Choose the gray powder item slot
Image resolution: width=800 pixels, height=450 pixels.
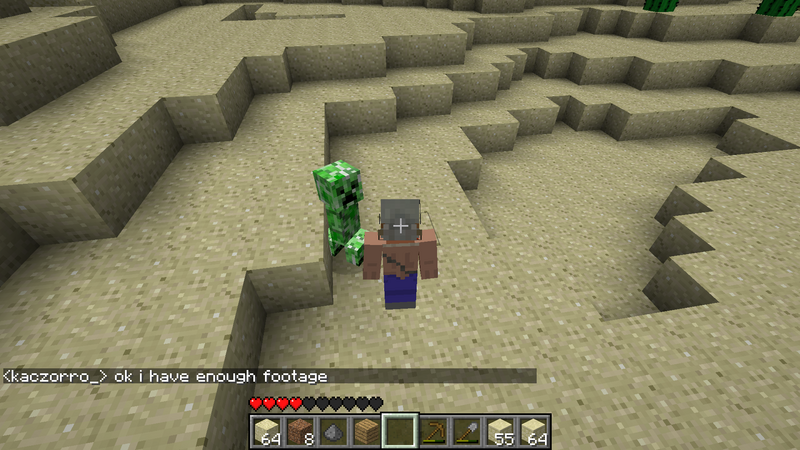point(333,431)
